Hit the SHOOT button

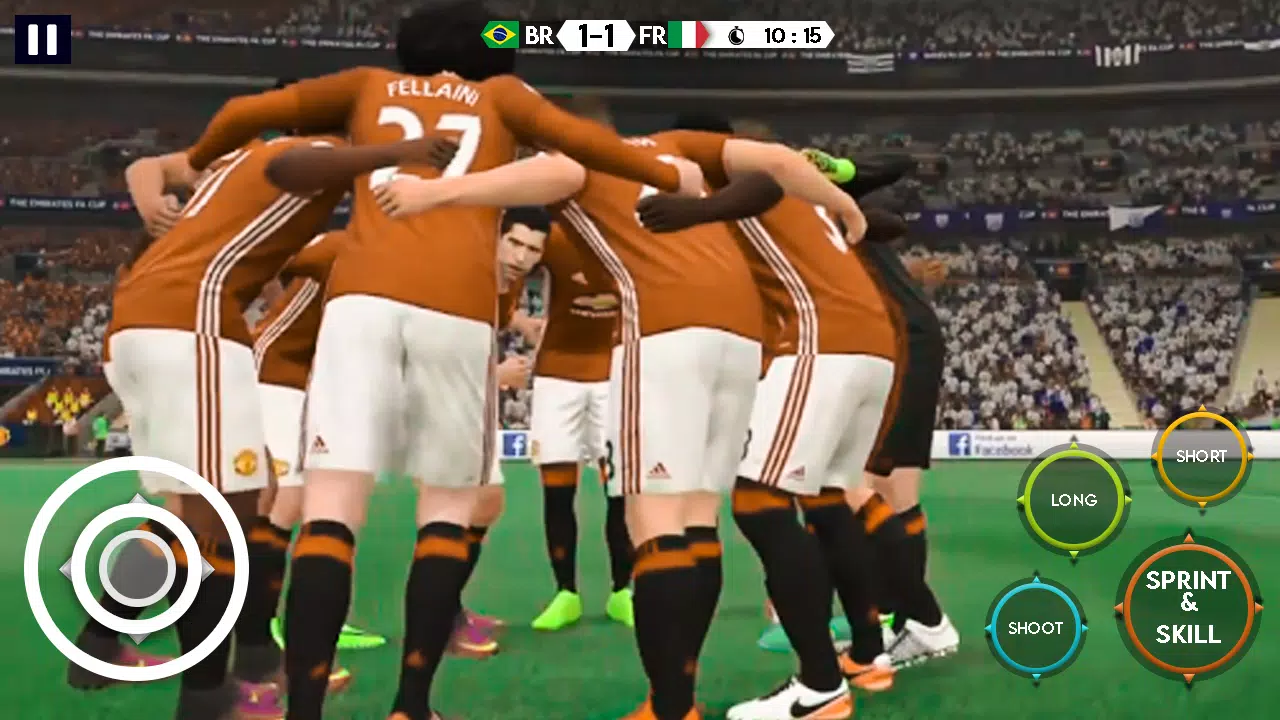click(x=1035, y=628)
